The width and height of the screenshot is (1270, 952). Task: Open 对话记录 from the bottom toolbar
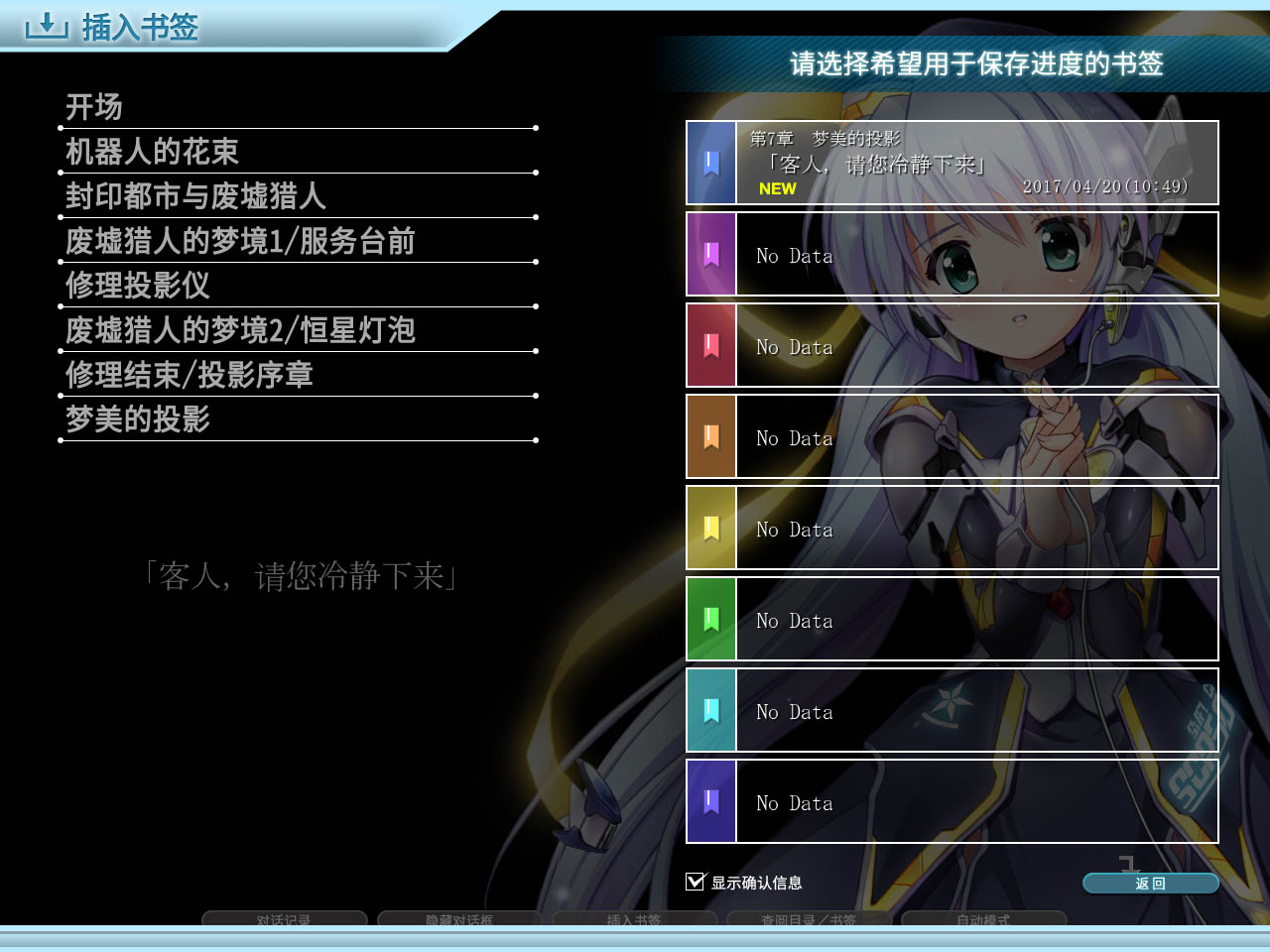(x=284, y=920)
